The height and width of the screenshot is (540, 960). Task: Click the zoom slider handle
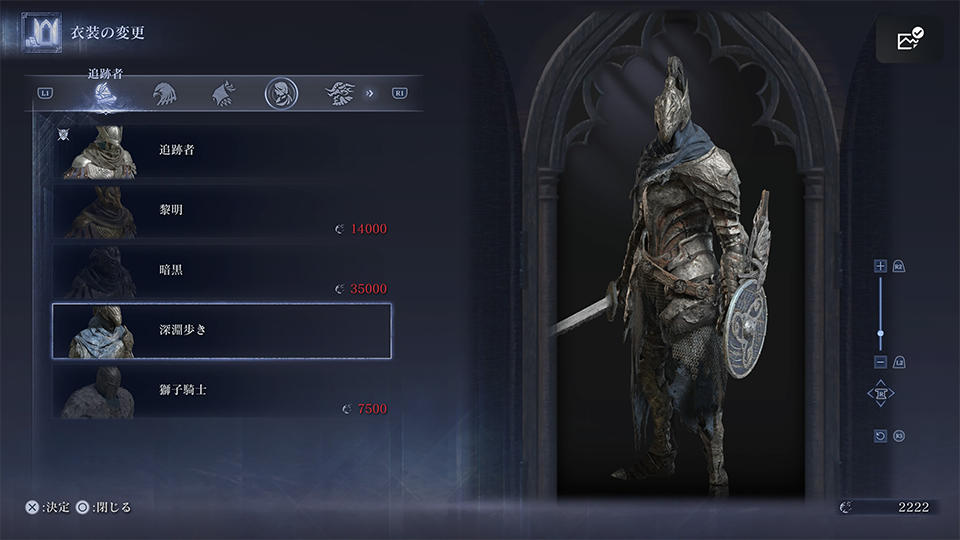pos(880,333)
